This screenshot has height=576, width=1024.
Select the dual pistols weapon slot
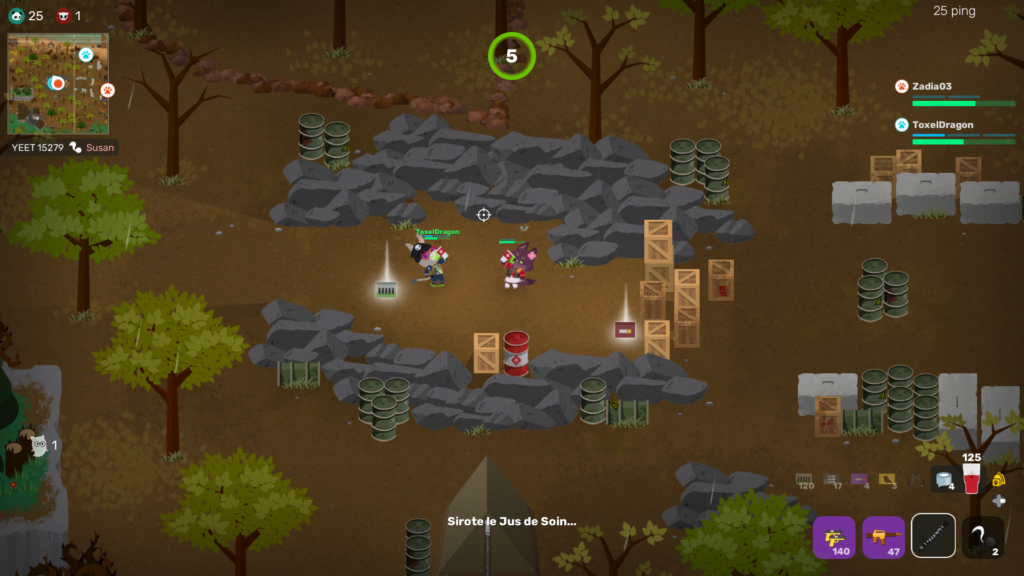833,537
